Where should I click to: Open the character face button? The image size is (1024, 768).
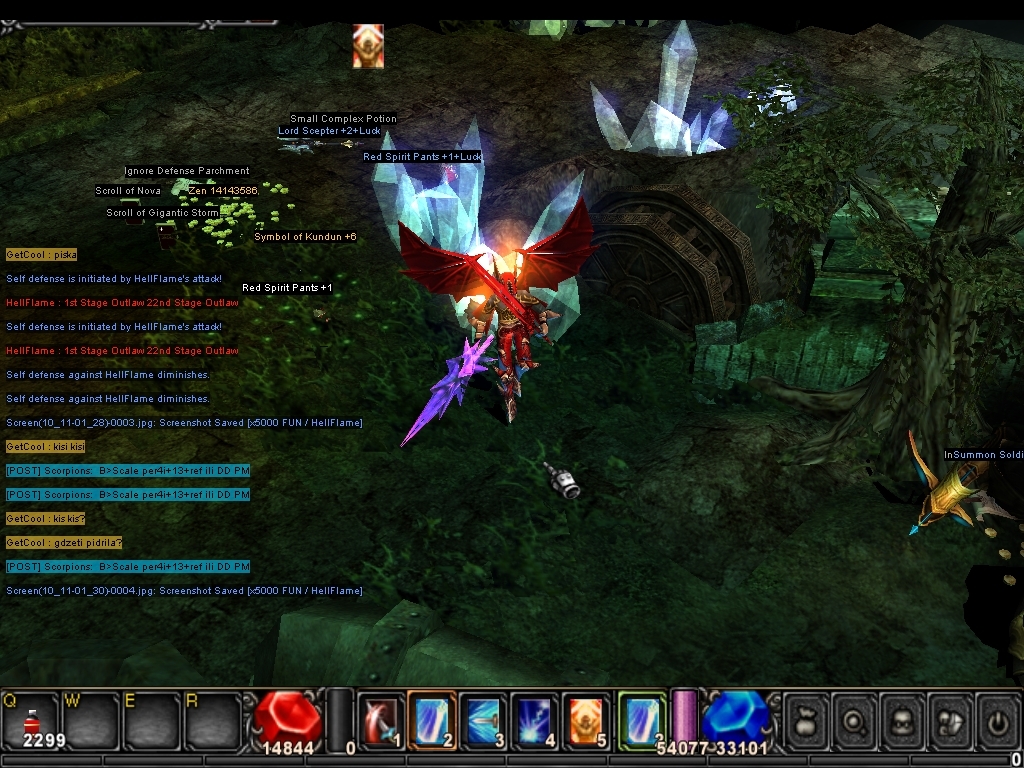click(x=902, y=720)
